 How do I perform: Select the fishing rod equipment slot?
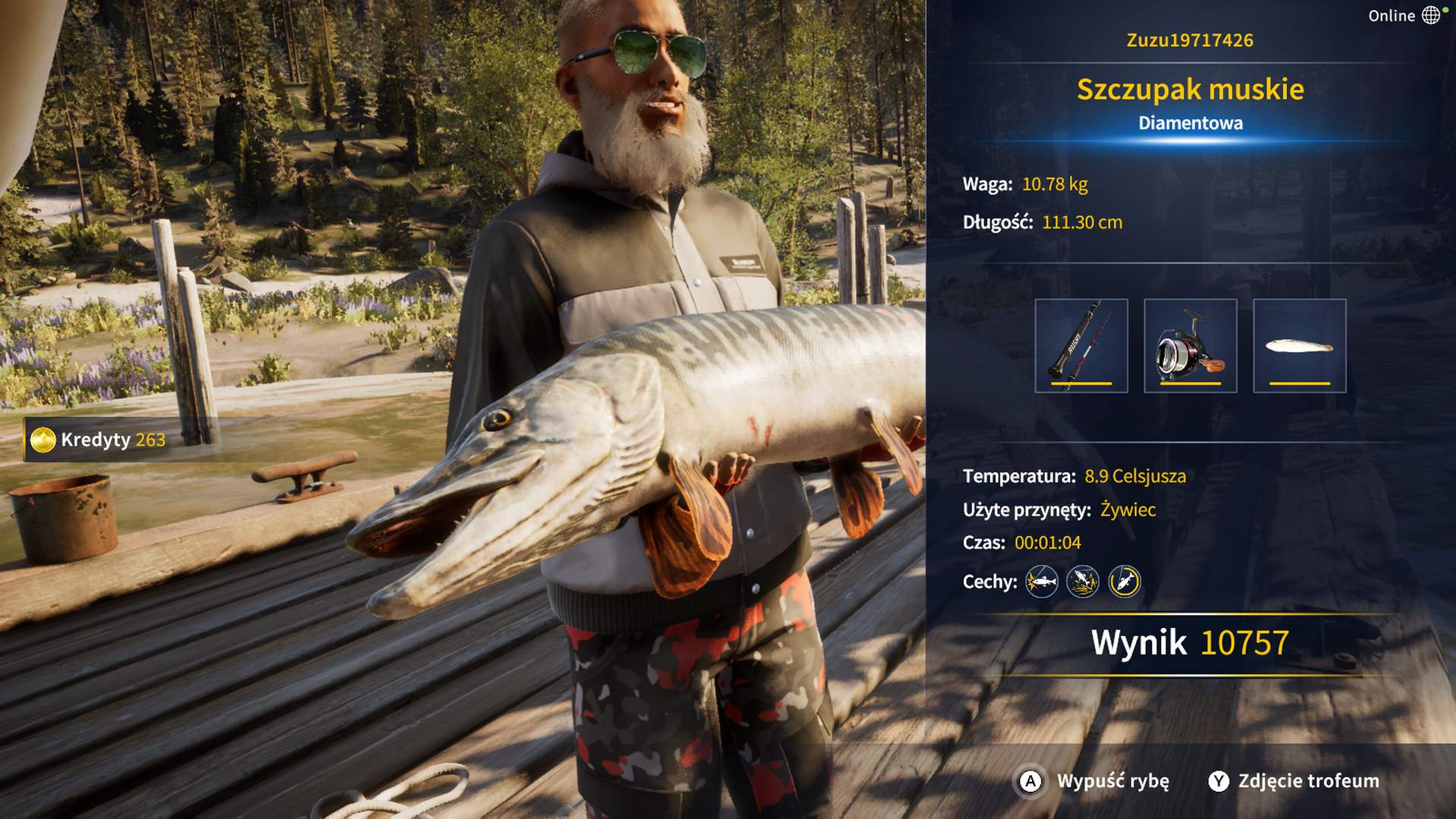point(1081,346)
